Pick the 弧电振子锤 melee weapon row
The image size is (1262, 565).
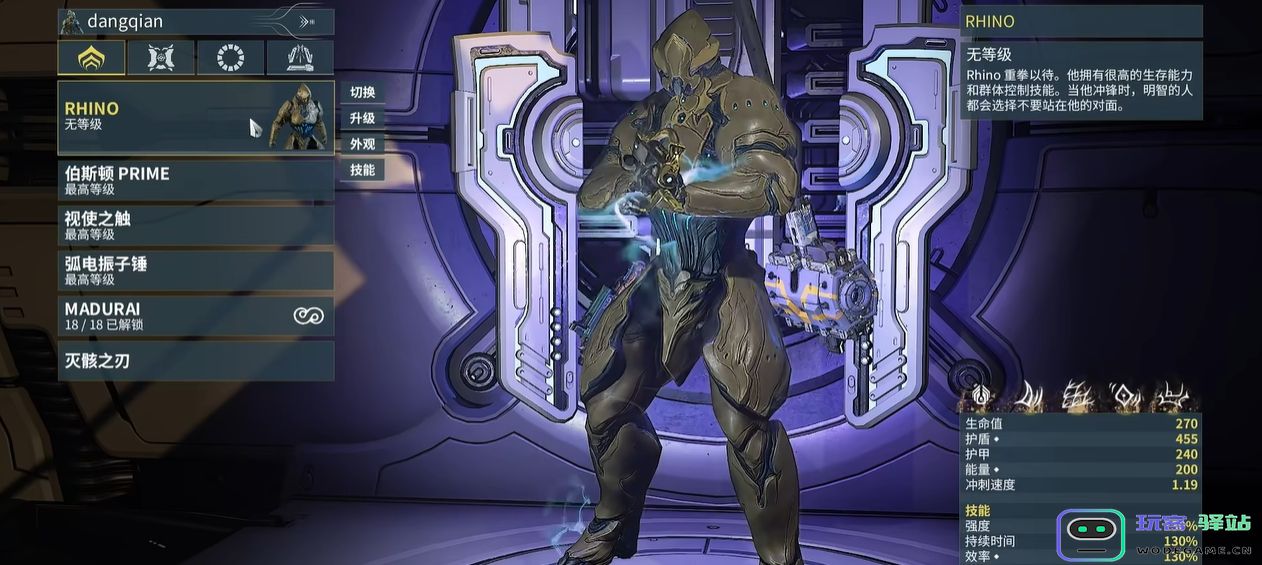pos(196,270)
